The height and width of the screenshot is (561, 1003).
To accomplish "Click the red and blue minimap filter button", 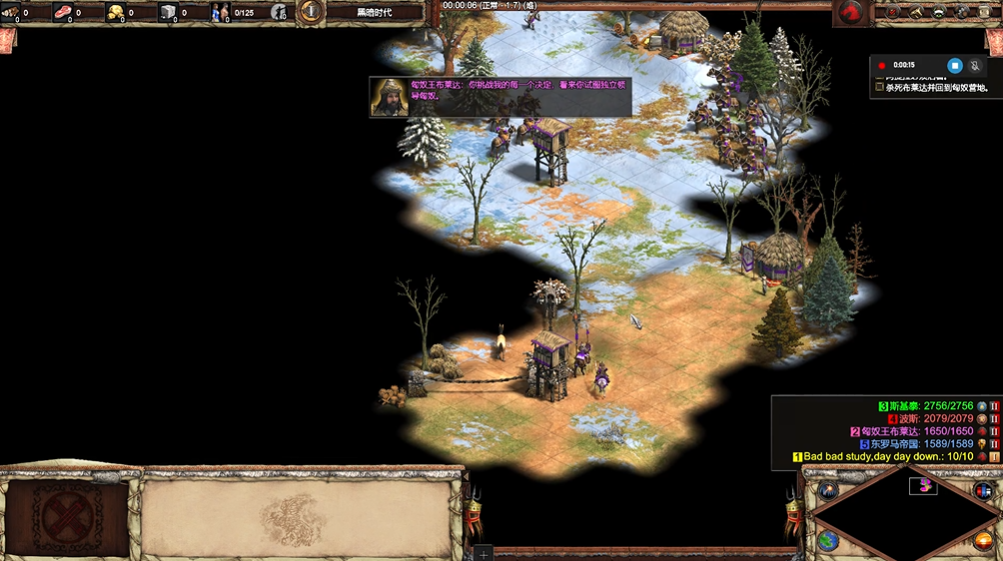I will pyautogui.click(x=983, y=491).
